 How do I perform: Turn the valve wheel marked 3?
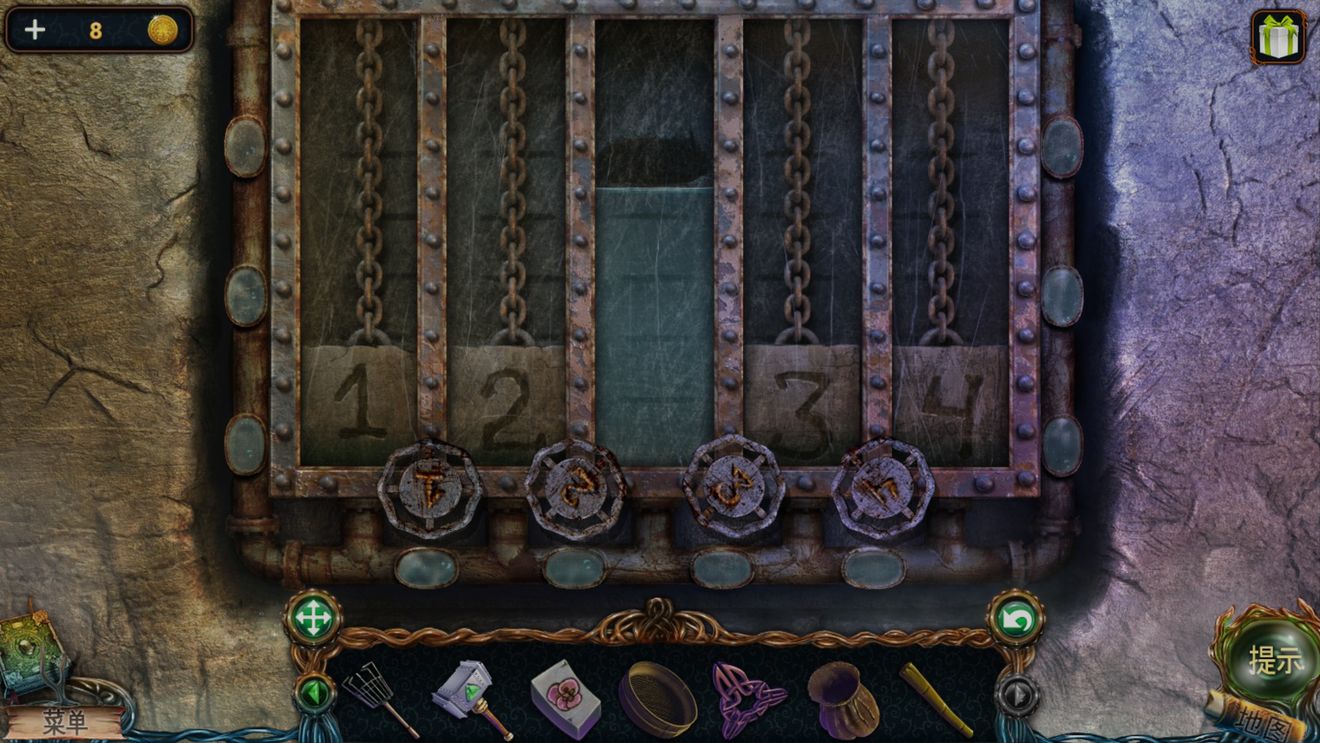pyautogui.click(x=733, y=487)
